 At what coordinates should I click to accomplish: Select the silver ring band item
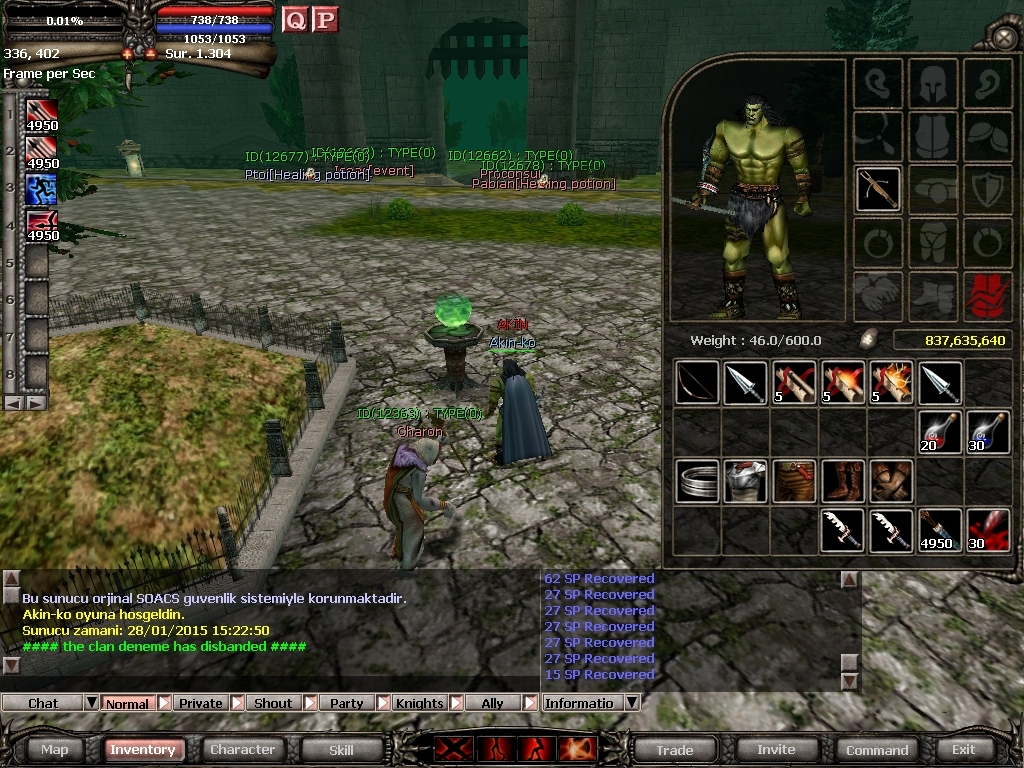[696, 481]
